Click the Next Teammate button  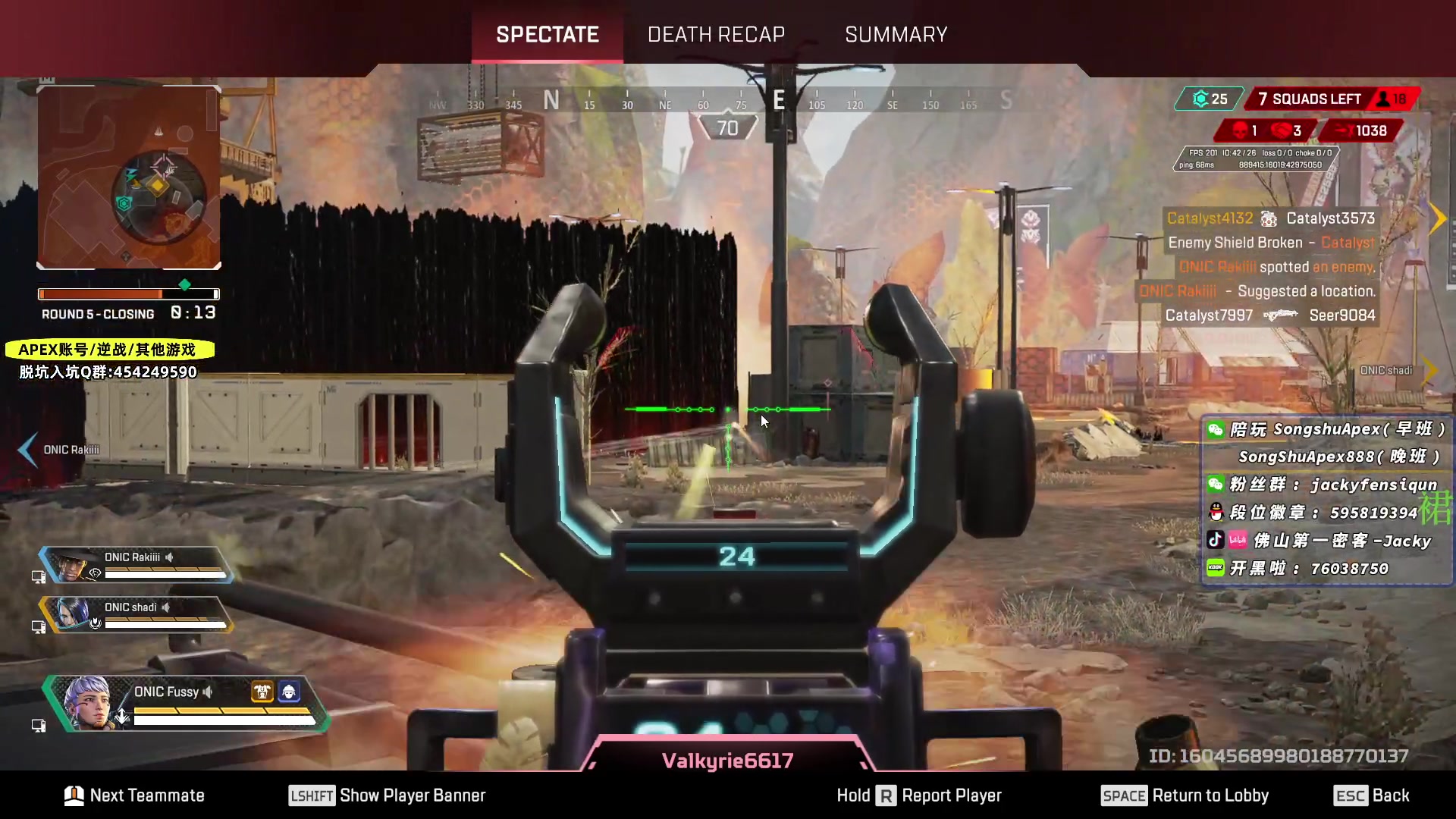tap(135, 795)
